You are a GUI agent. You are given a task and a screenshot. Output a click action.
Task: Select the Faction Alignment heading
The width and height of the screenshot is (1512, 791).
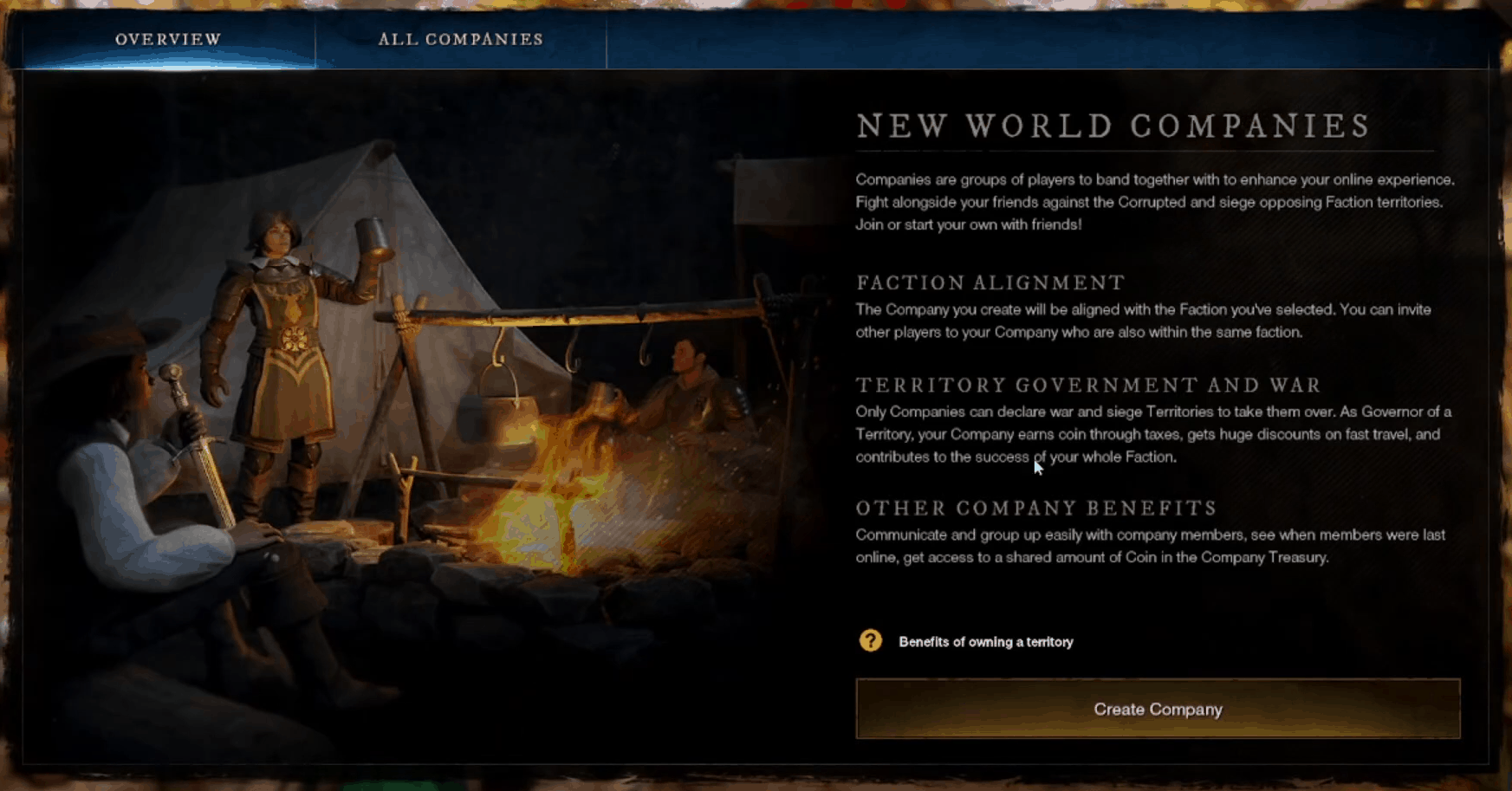[x=989, y=282]
